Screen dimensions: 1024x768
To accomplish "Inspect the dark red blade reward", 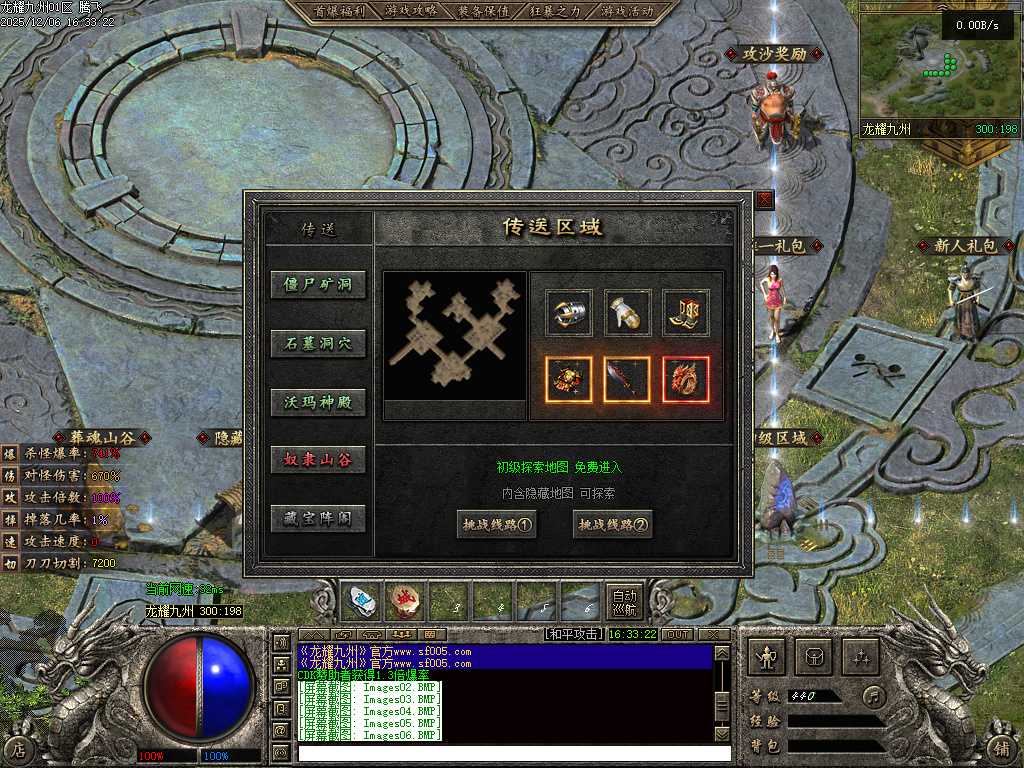I will pos(627,379).
